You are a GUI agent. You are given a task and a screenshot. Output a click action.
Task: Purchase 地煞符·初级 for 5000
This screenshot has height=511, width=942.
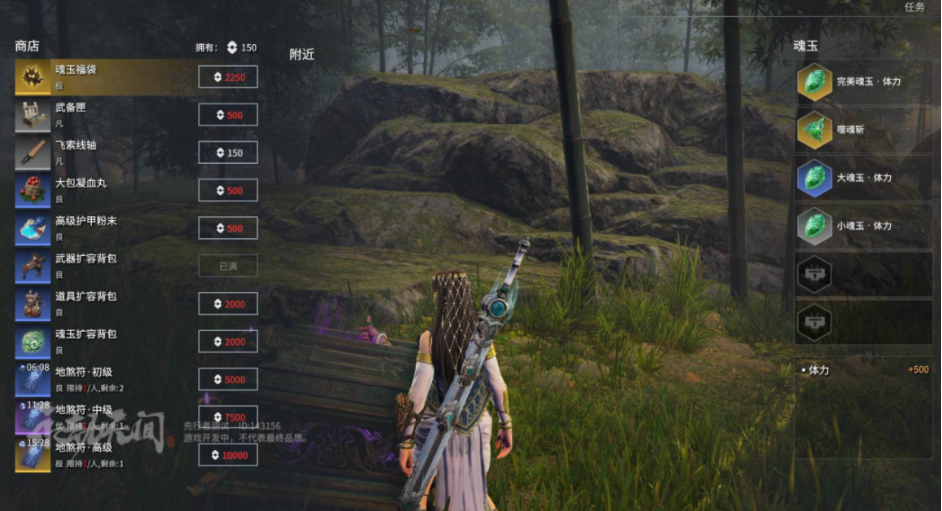[x=228, y=379]
